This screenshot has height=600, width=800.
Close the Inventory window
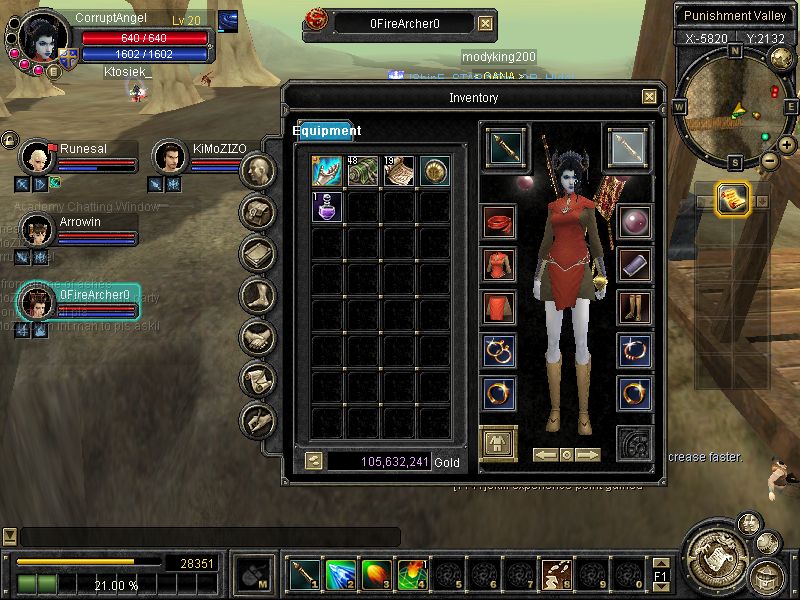(x=649, y=97)
